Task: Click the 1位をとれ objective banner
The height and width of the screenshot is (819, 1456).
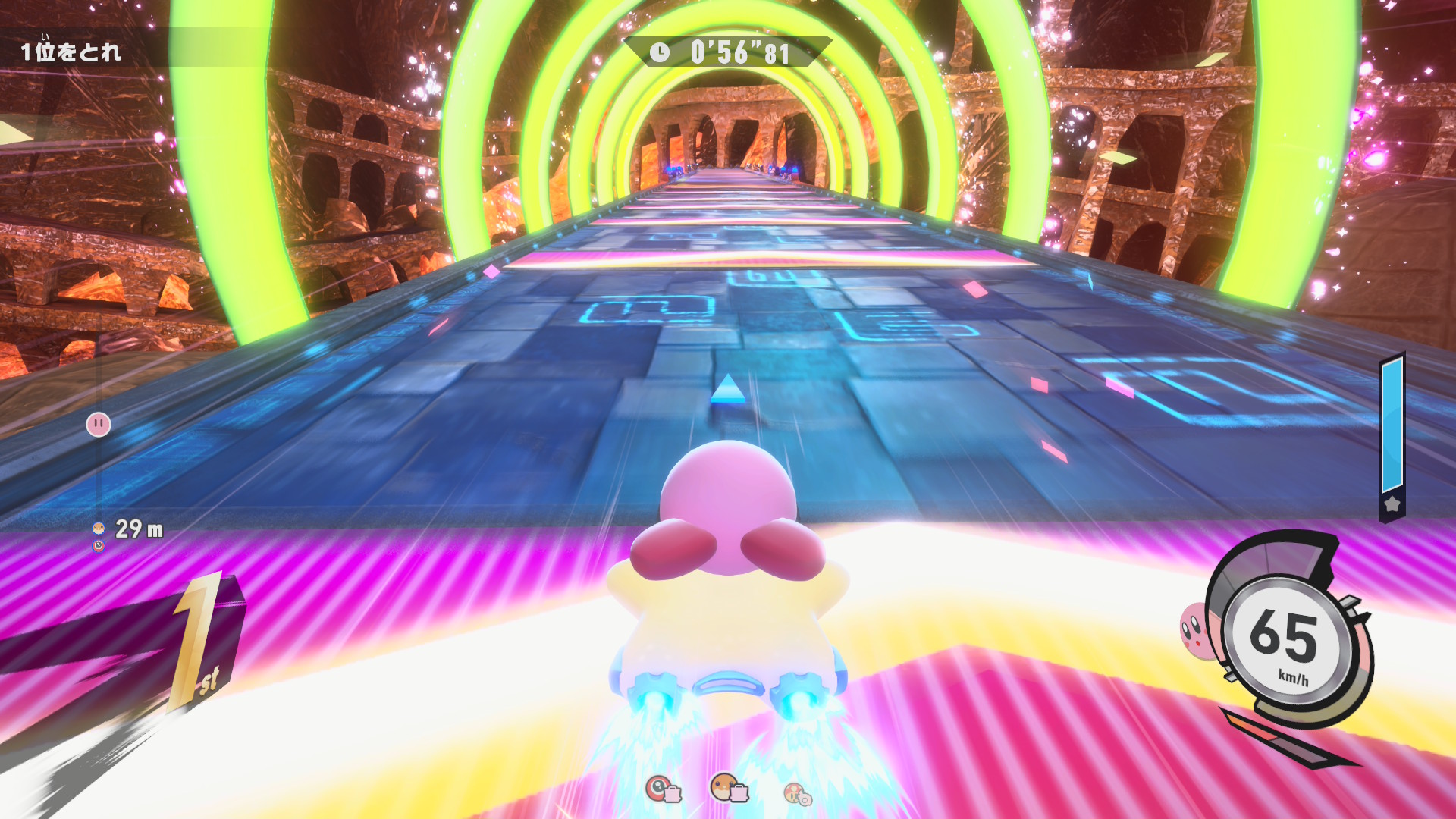Action: coord(71,52)
